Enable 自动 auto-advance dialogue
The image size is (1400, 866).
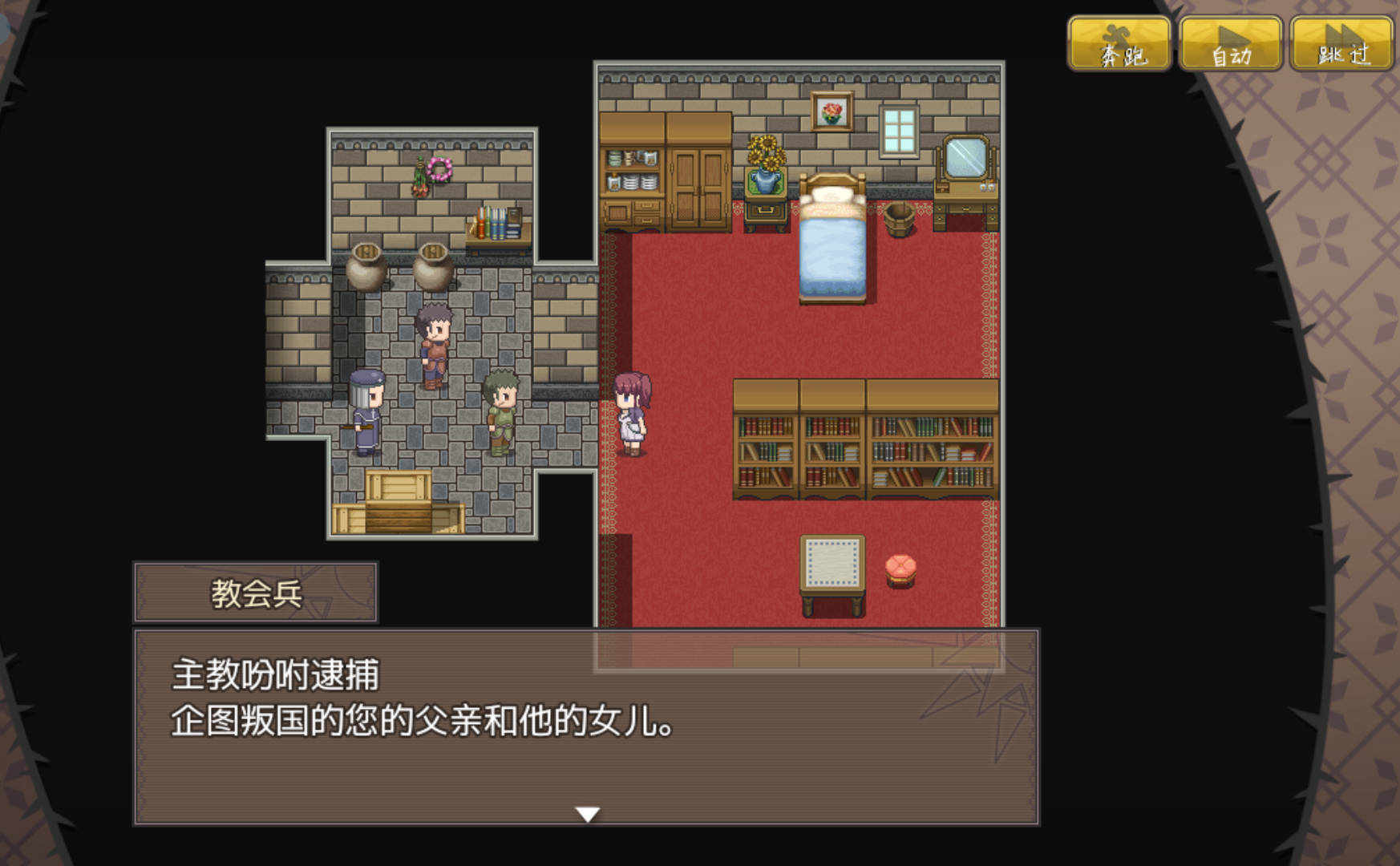click(1230, 44)
